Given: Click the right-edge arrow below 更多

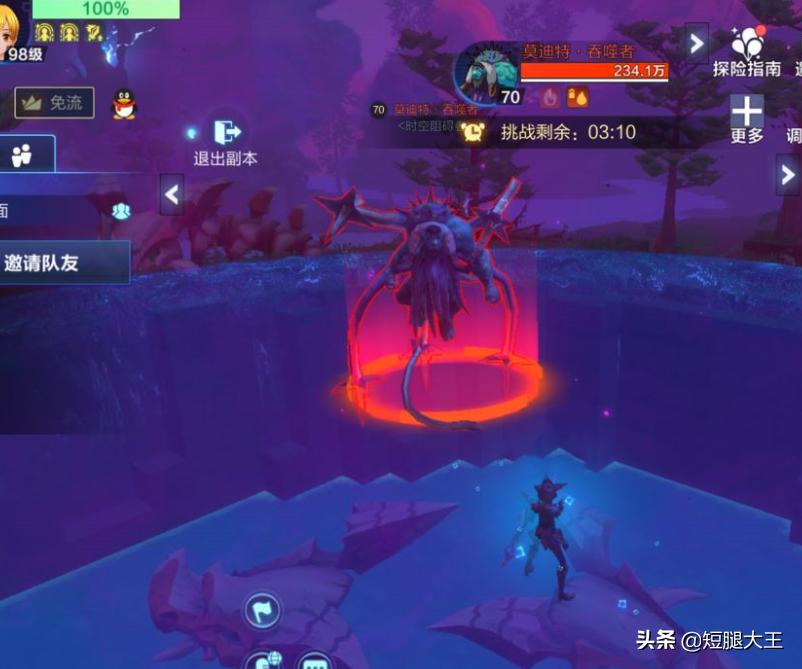Looking at the screenshot, I should 787,174.
